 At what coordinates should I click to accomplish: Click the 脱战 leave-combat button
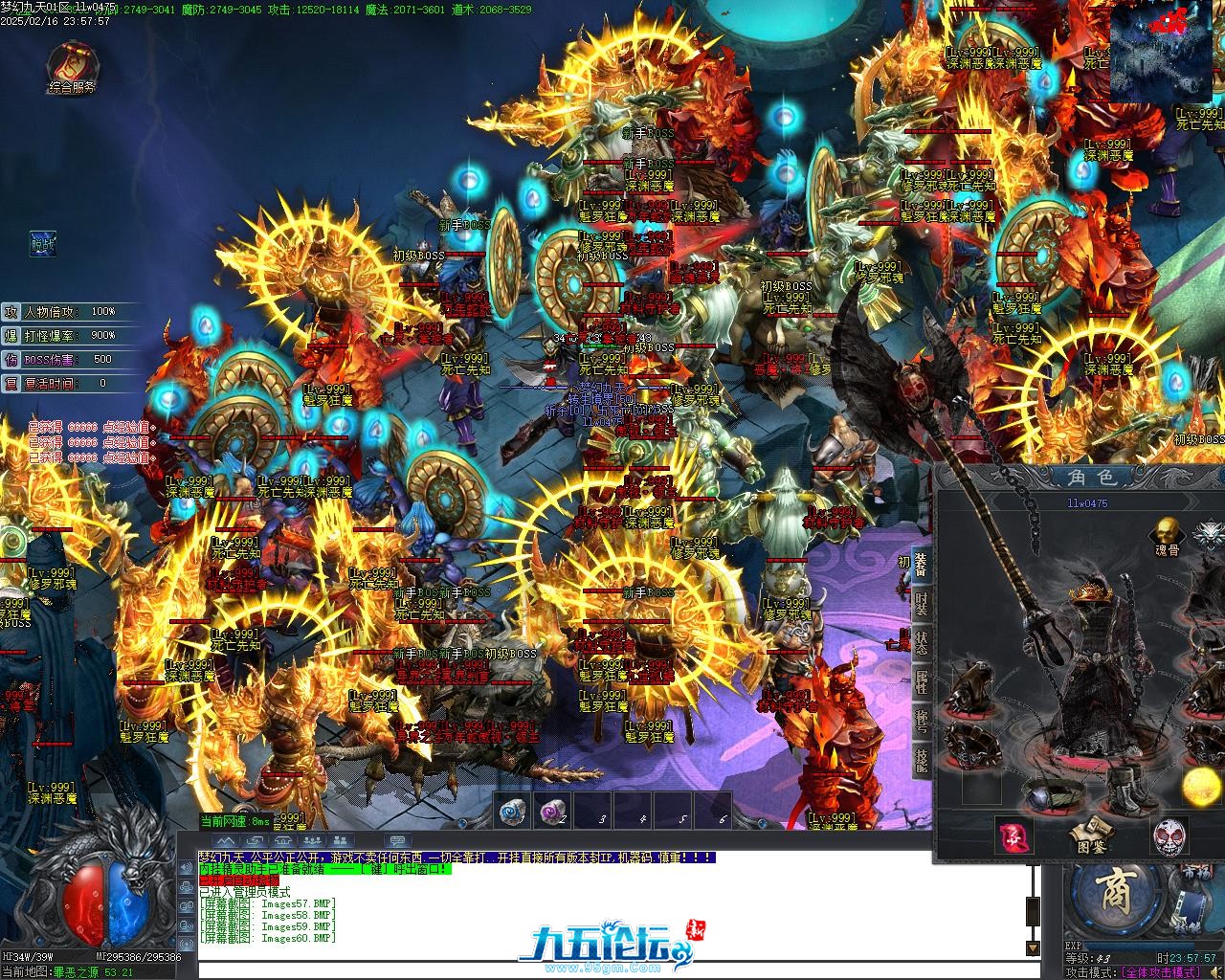42,243
